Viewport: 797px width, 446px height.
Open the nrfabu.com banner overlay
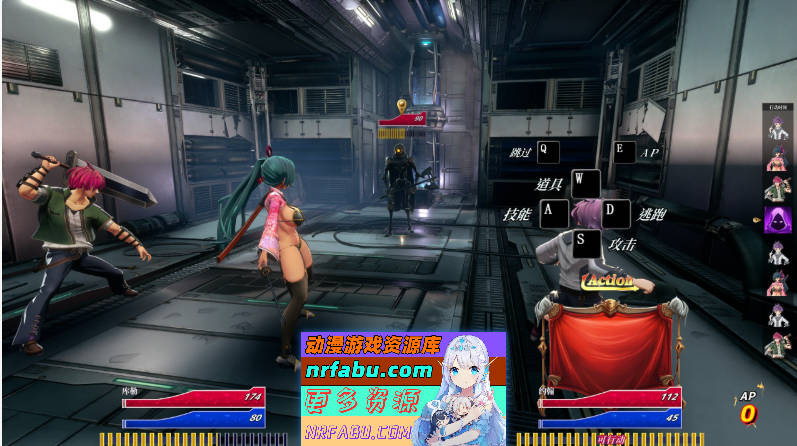[x=404, y=388]
